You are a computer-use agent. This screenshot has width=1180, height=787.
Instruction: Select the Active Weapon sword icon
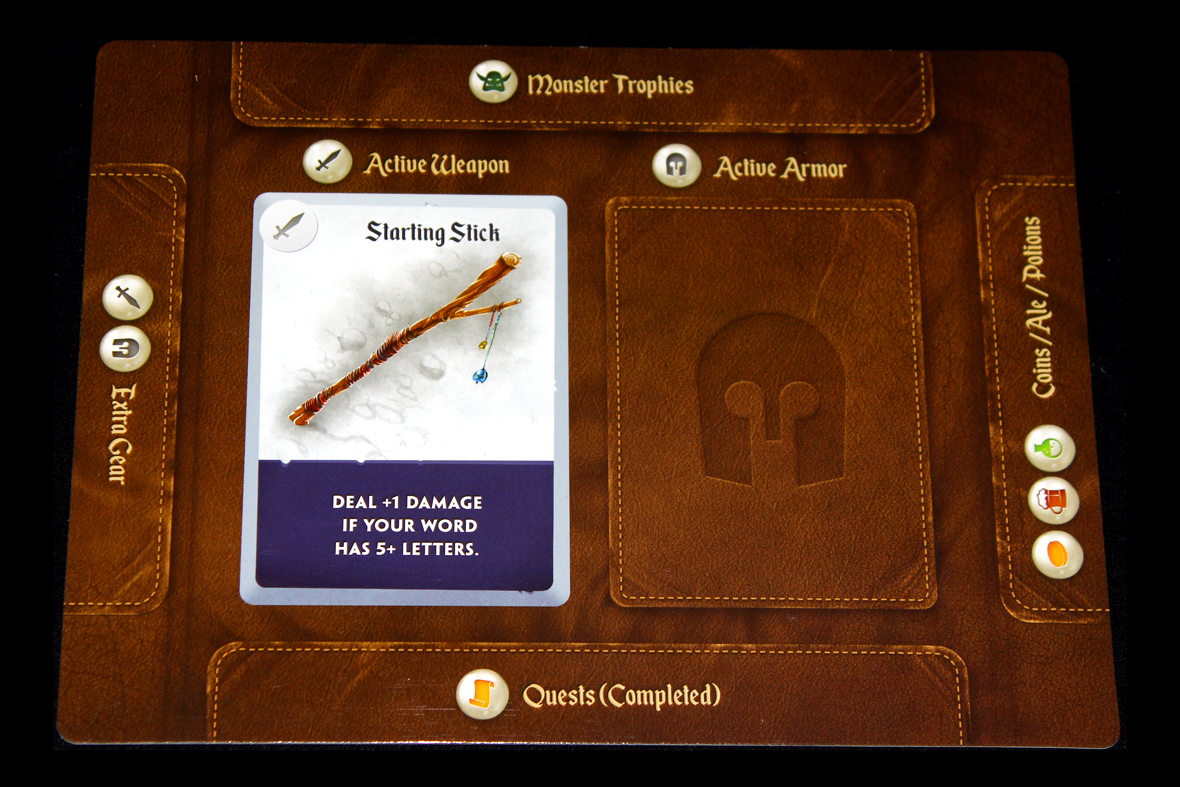(327, 162)
